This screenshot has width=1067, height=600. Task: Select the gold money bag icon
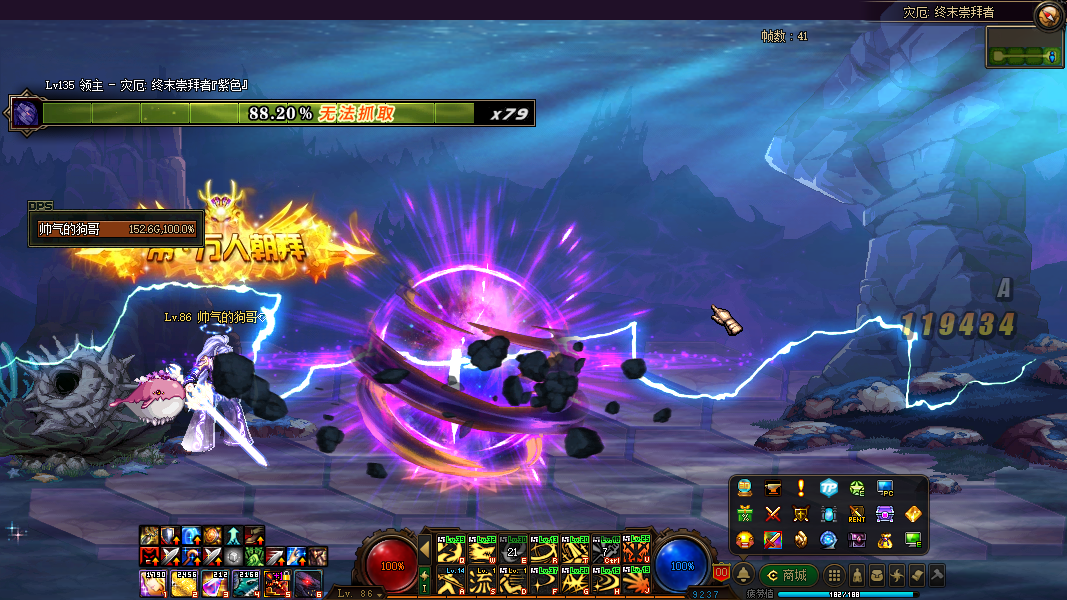(x=884, y=540)
